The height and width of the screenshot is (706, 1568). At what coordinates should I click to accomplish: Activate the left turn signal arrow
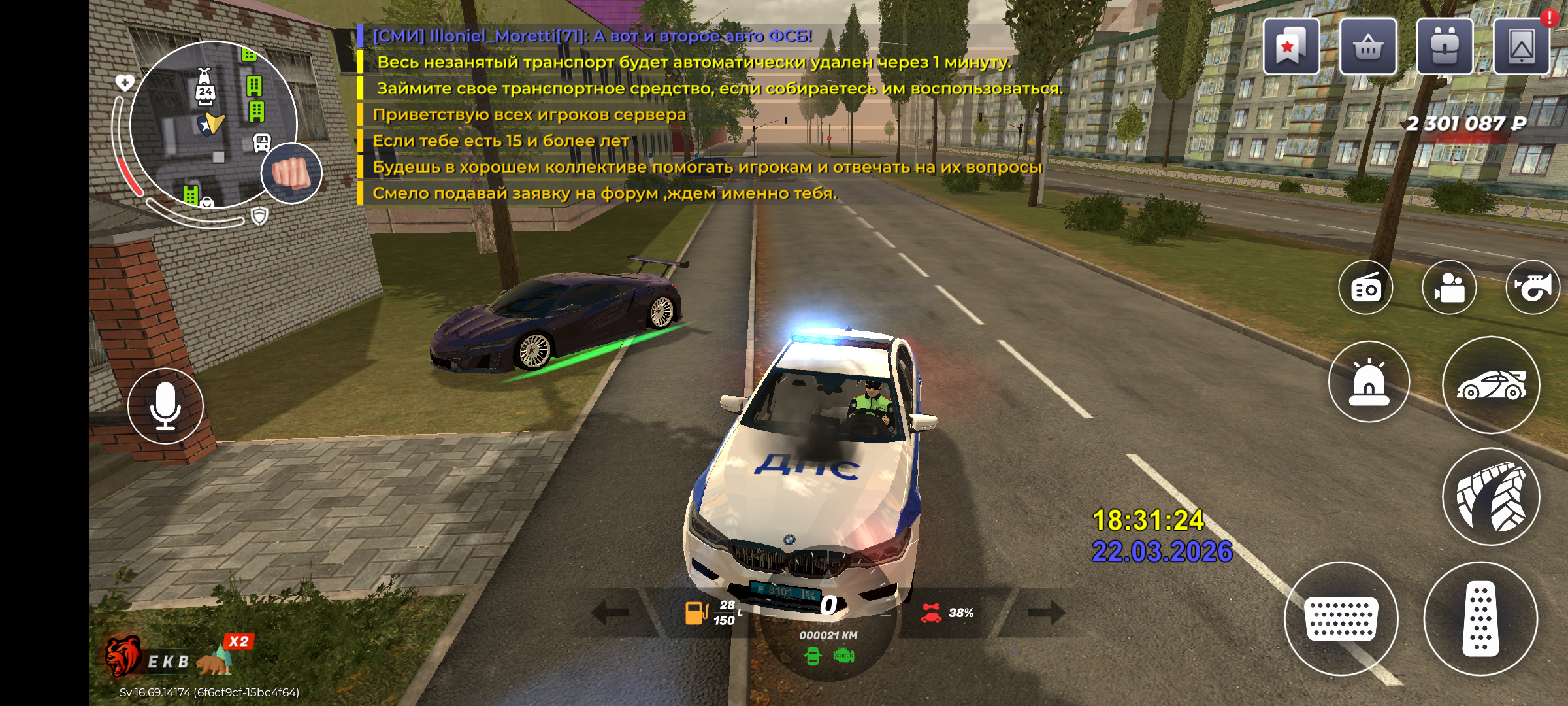(x=610, y=613)
